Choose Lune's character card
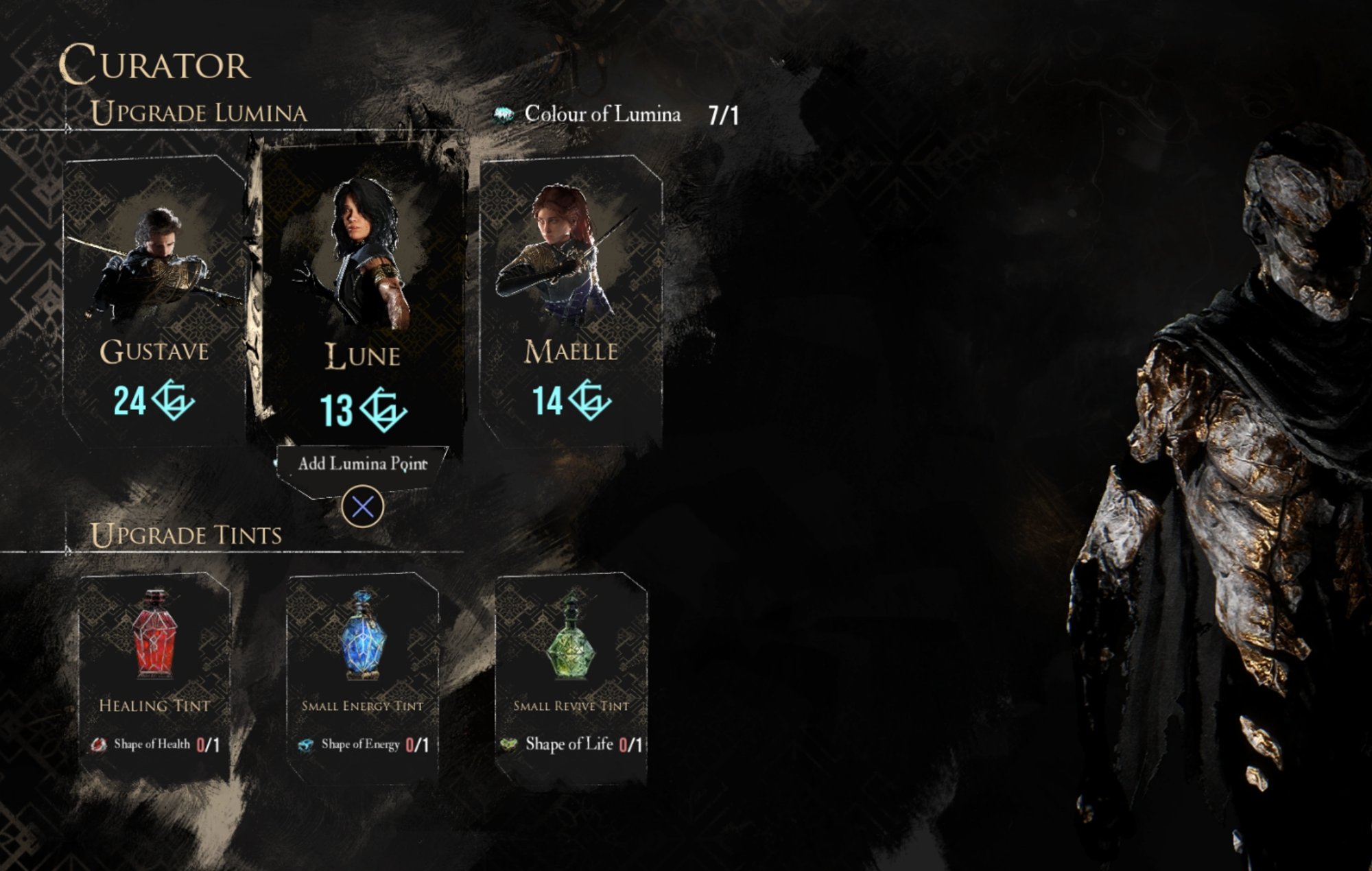 tap(362, 295)
